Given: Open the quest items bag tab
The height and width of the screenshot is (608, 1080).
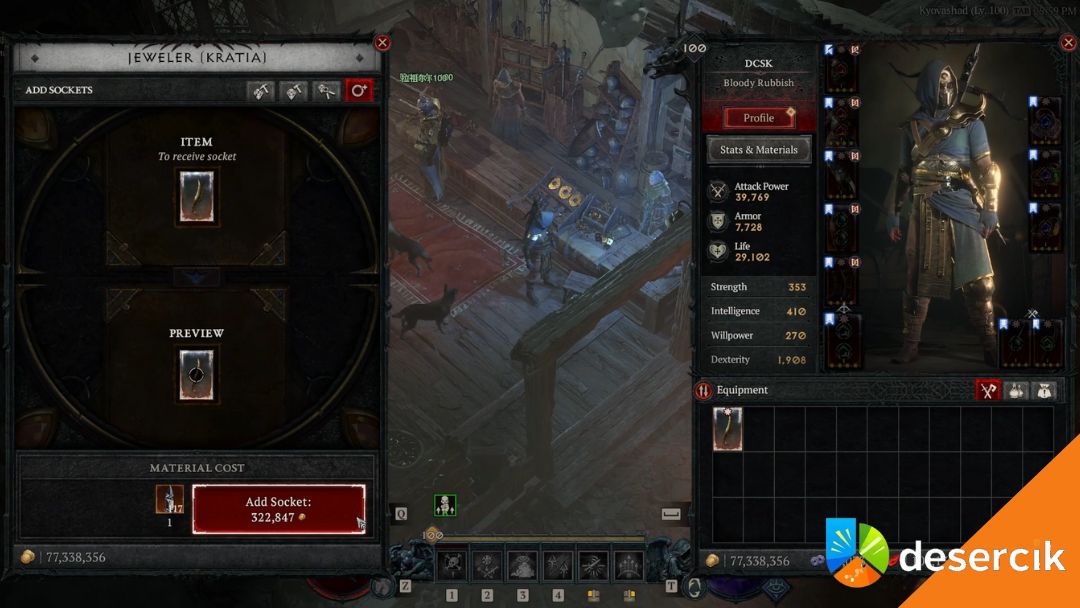Looking at the screenshot, I should click(1045, 391).
